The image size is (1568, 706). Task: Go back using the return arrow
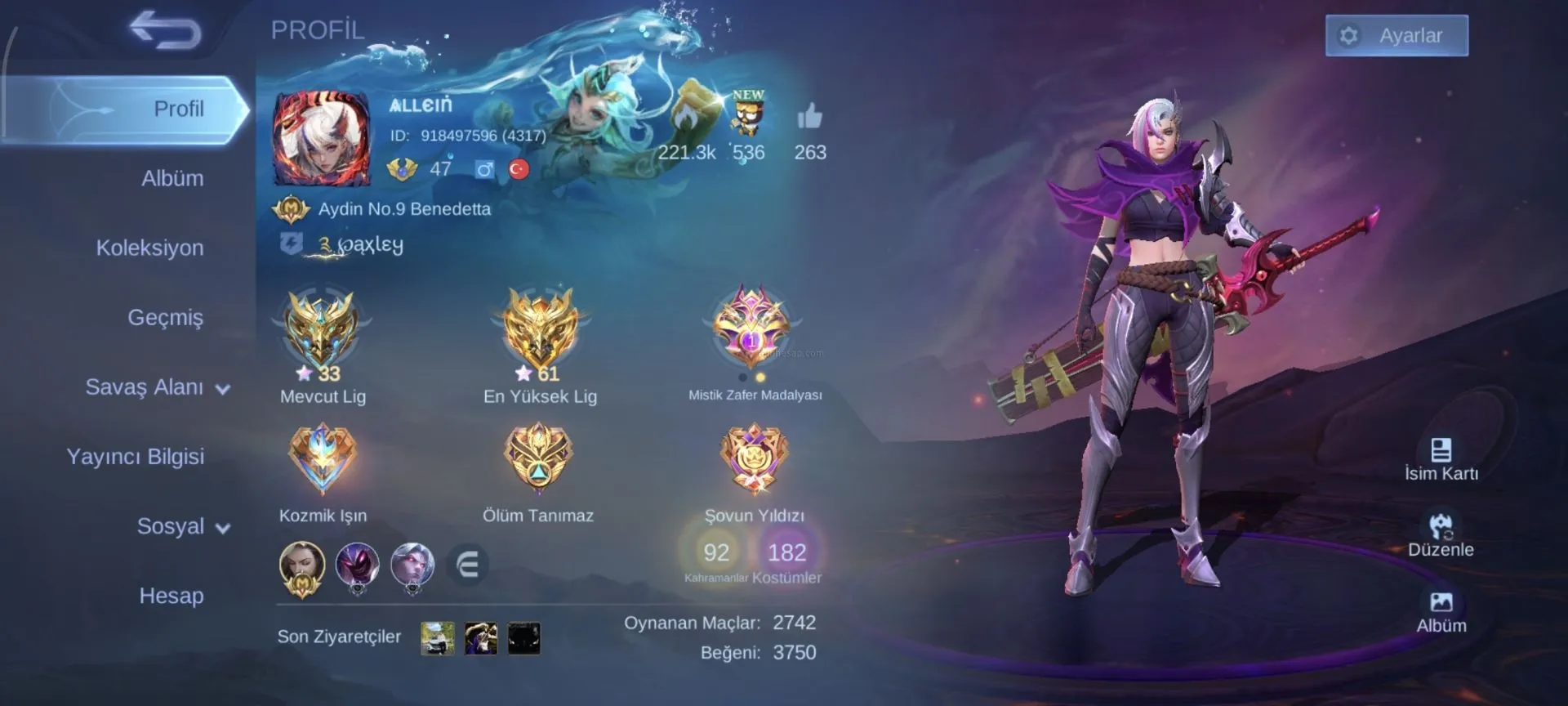pyautogui.click(x=166, y=31)
